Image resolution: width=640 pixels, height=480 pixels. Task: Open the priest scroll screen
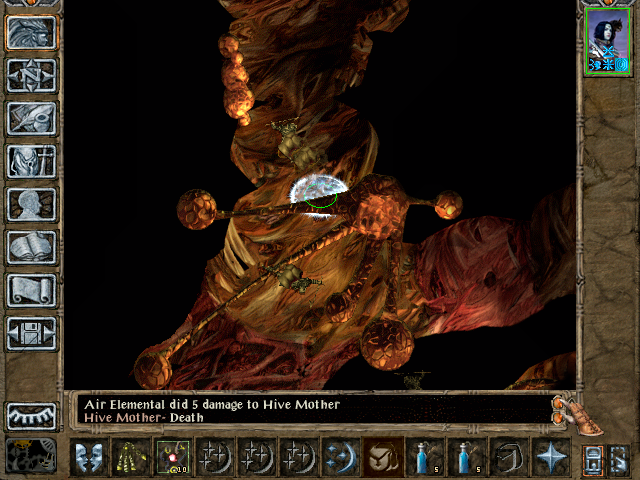pos(31,290)
